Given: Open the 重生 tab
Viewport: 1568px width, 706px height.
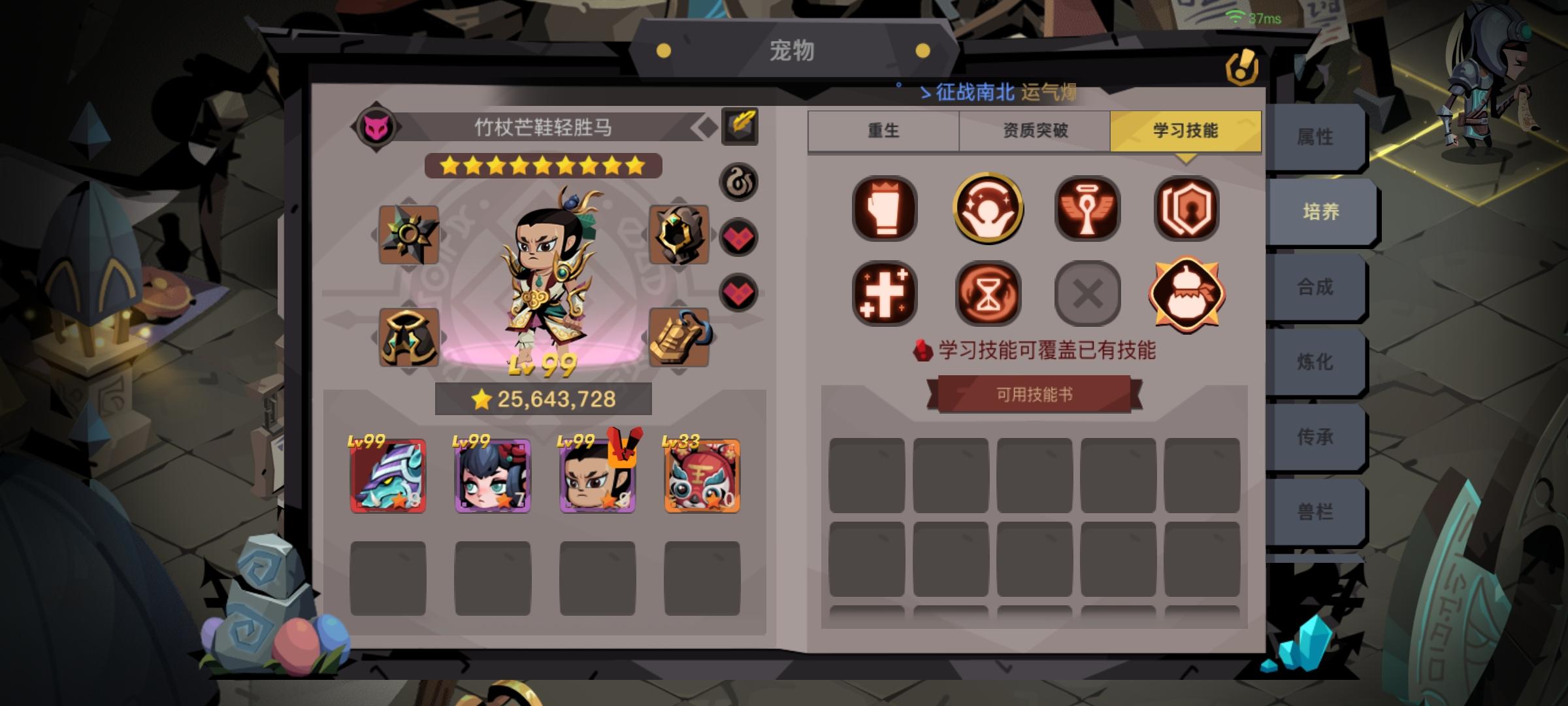Looking at the screenshot, I should [883, 131].
